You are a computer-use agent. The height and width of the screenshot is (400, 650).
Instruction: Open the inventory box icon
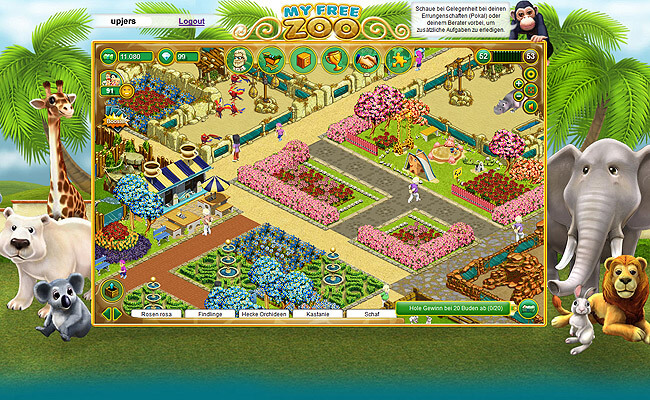click(x=303, y=60)
